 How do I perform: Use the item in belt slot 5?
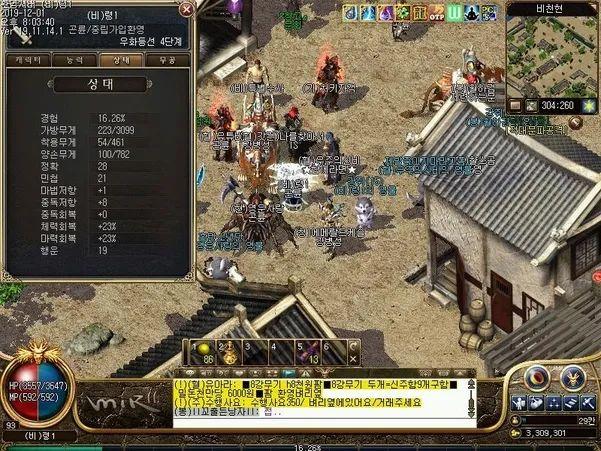coord(312,349)
